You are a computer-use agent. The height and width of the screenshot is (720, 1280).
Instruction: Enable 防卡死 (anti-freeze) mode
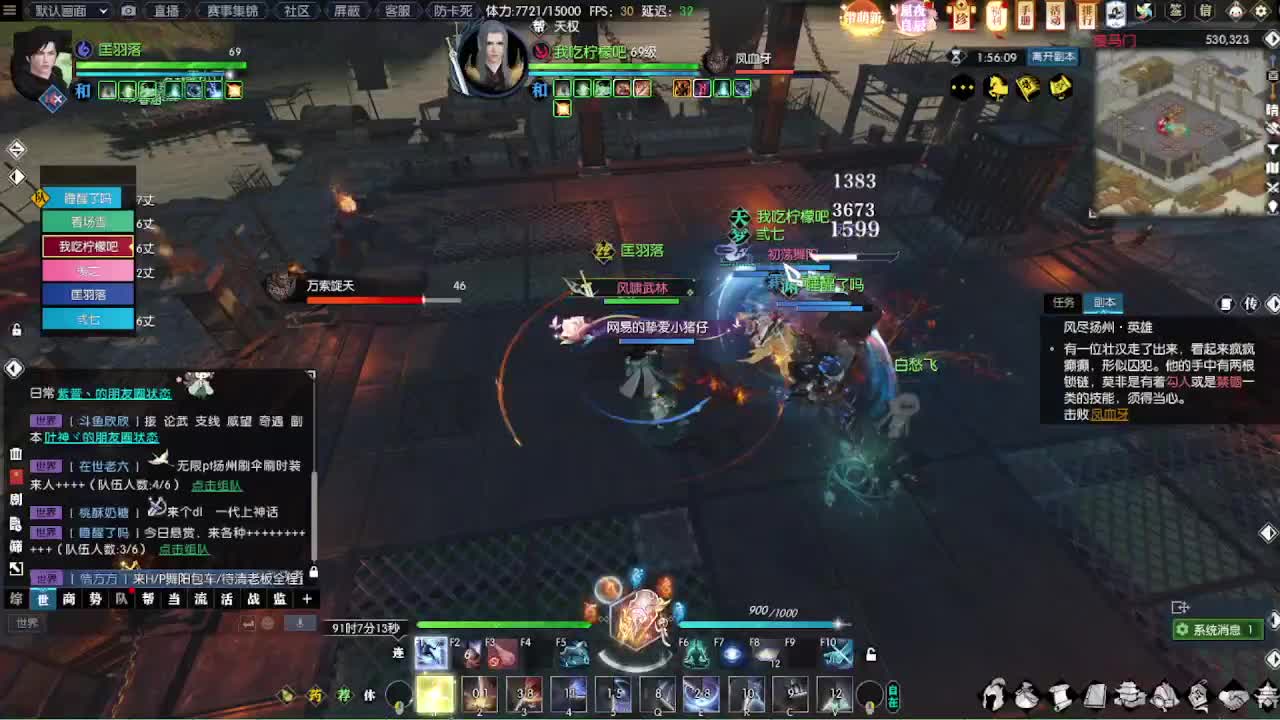click(455, 12)
